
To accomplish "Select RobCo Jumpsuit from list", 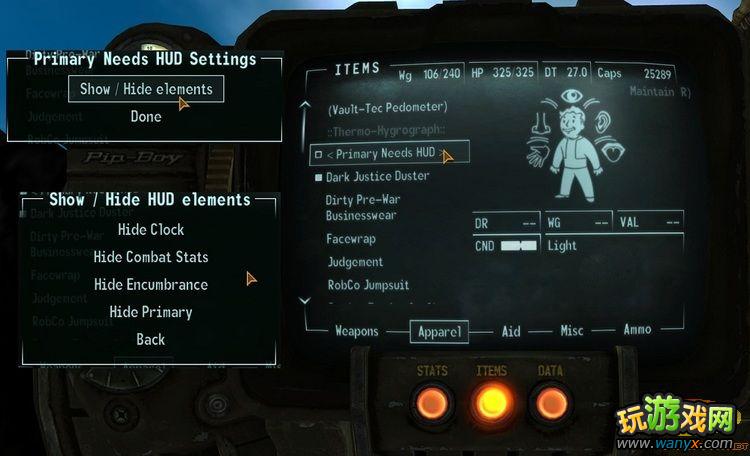I will coord(363,285).
